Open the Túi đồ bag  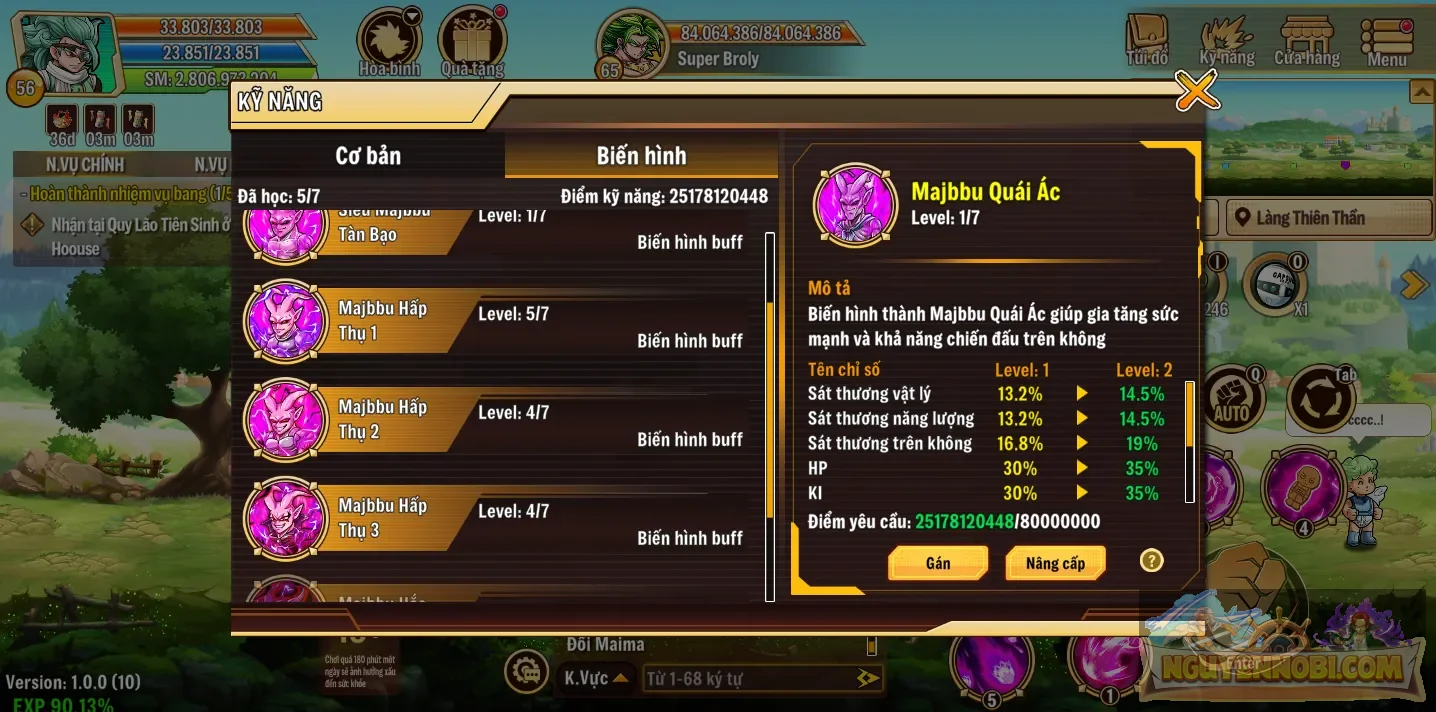[x=1147, y=42]
